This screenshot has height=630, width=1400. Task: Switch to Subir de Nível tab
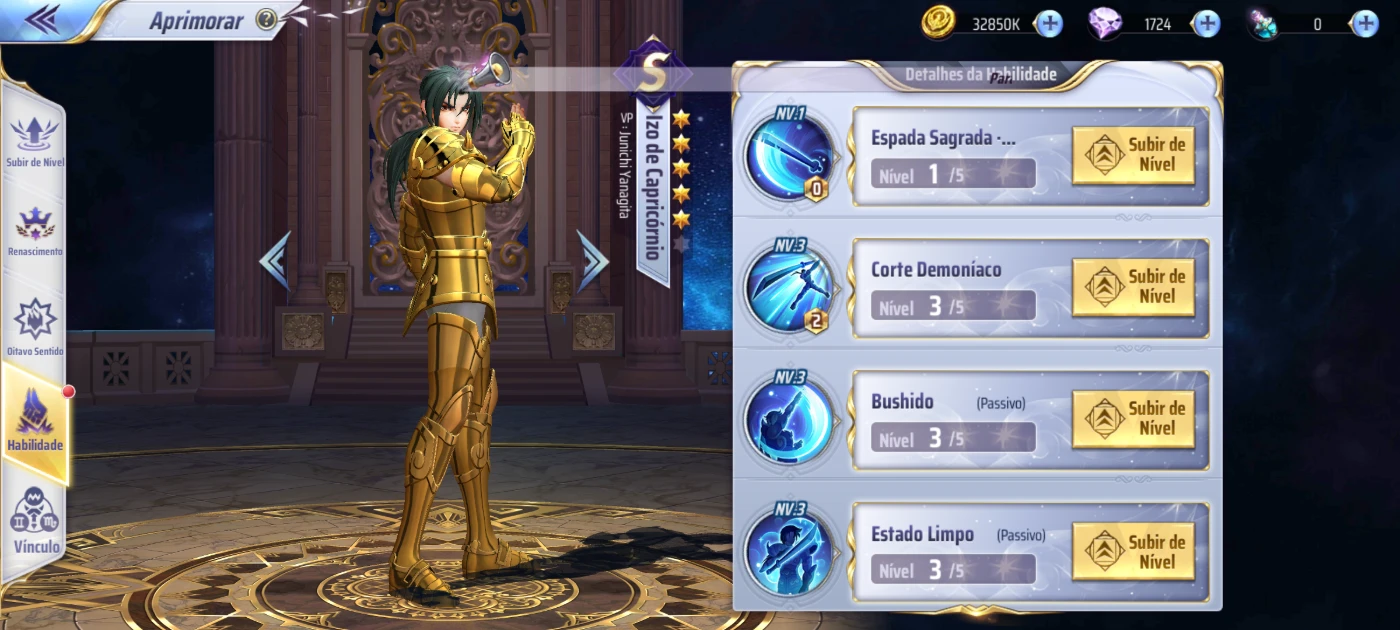[35, 140]
